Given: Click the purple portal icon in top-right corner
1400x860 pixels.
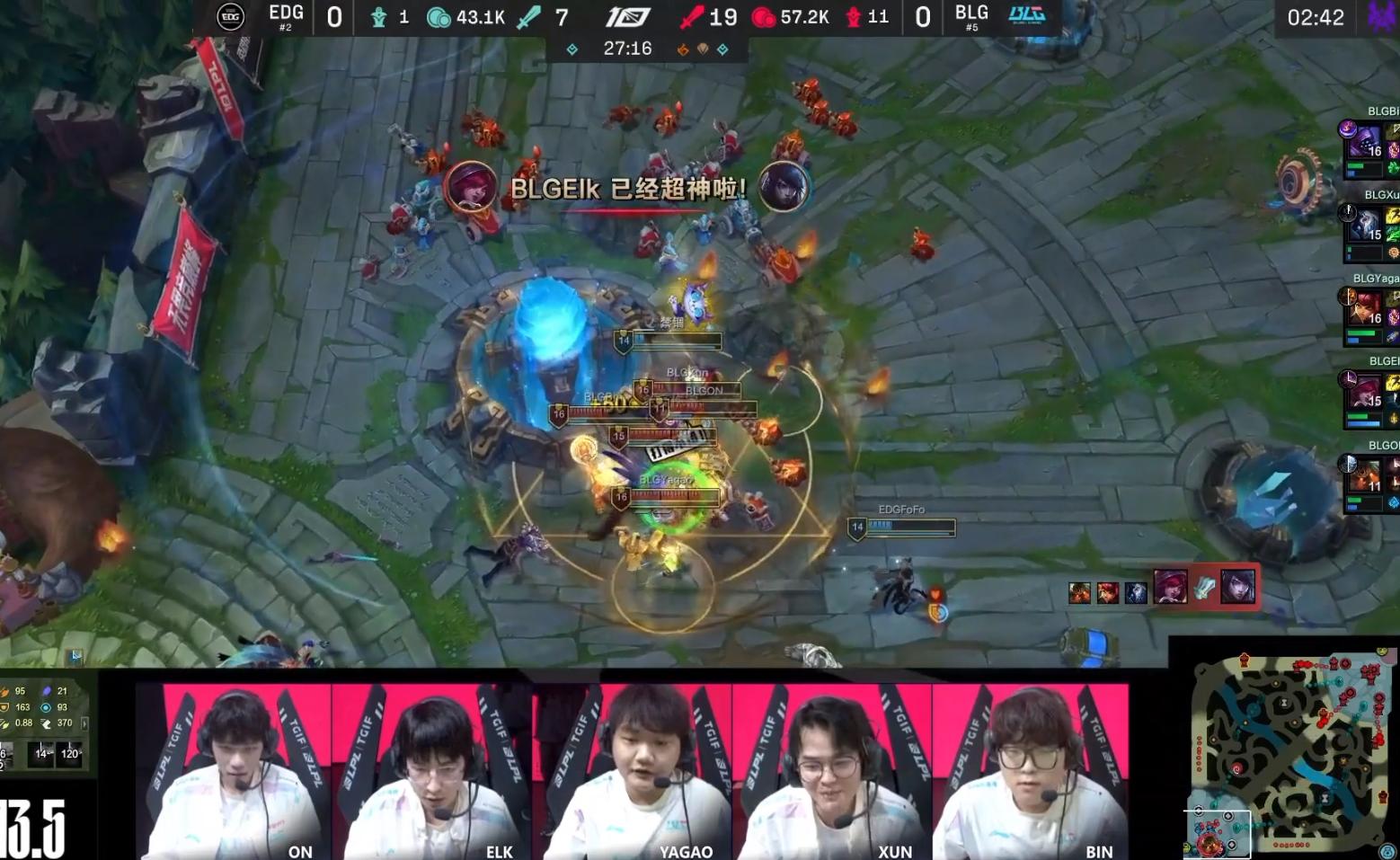Looking at the screenshot, I should [1381, 17].
